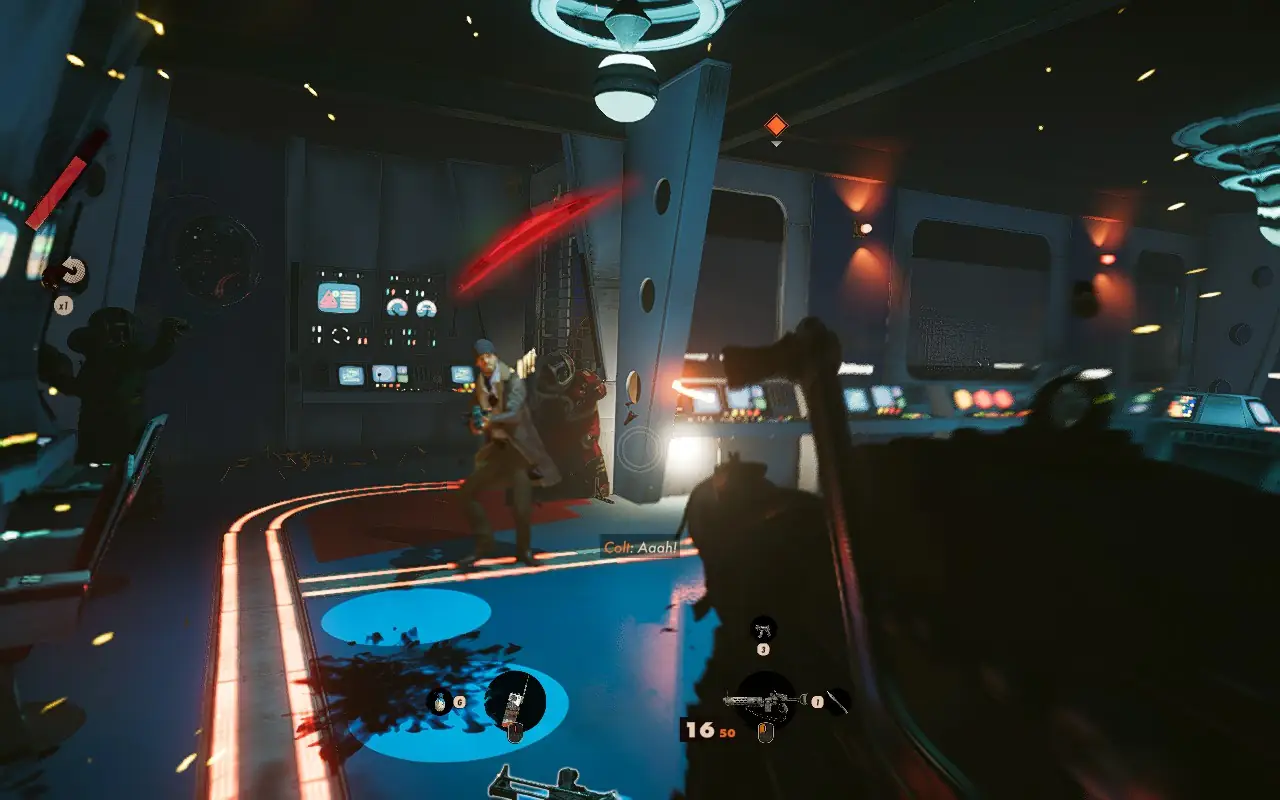1280x800 pixels.
Task: Choose the equipped machine gun icon
Action: coord(765,700)
